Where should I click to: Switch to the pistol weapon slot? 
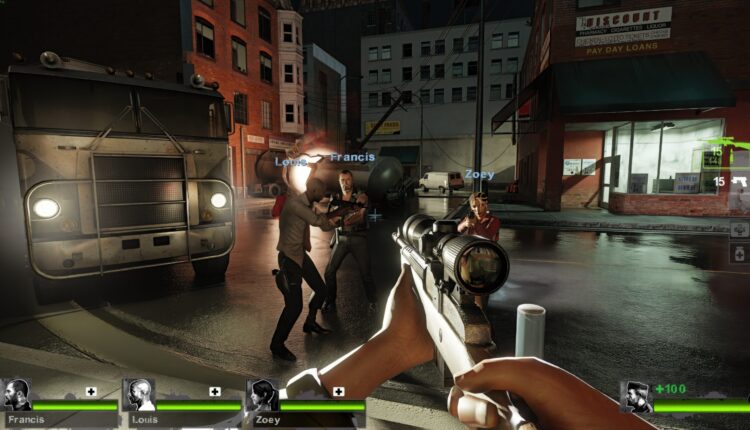(x=738, y=183)
